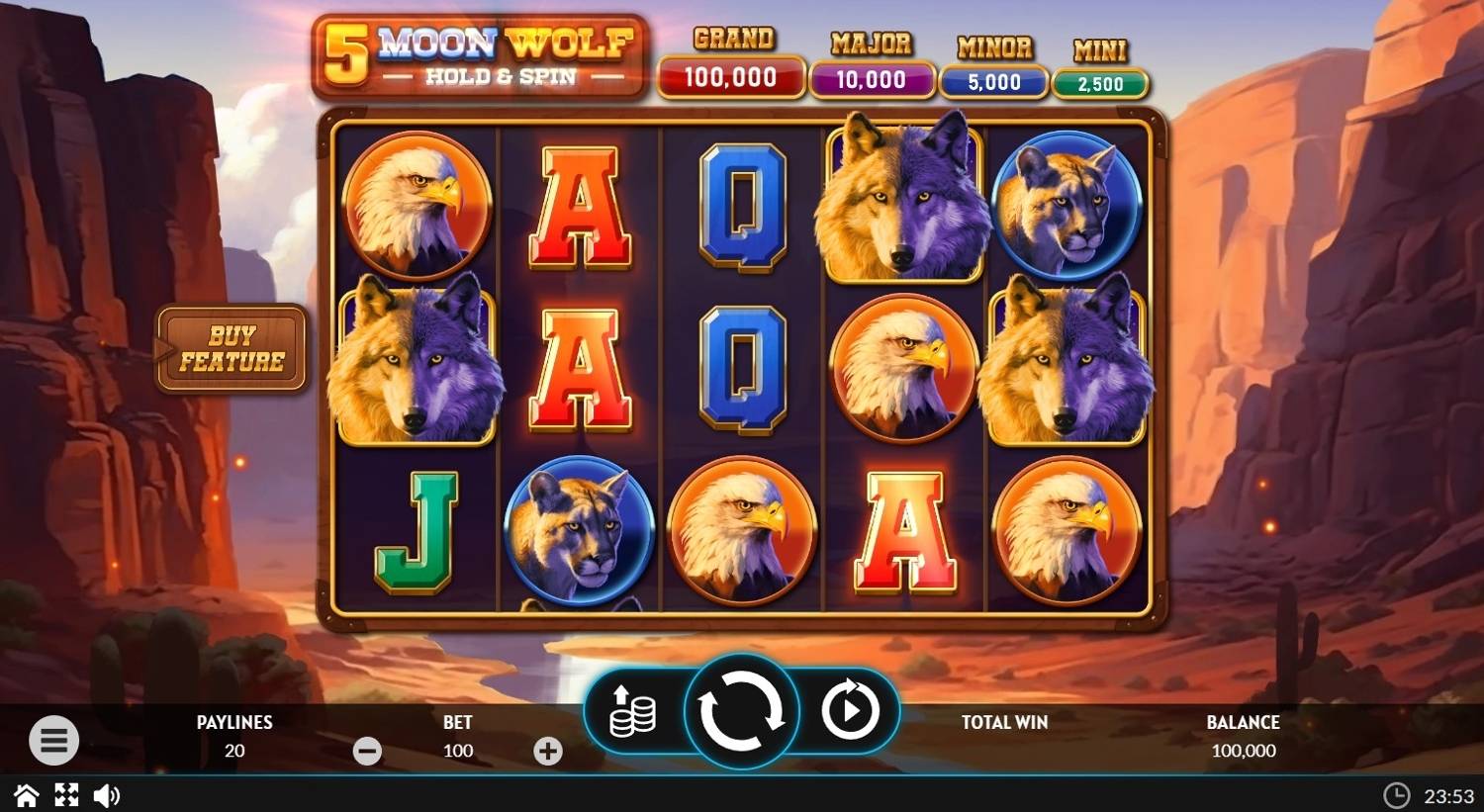Click the Home icon in the bottom bar
Screen dimensions: 1484x812
(26, 793)
